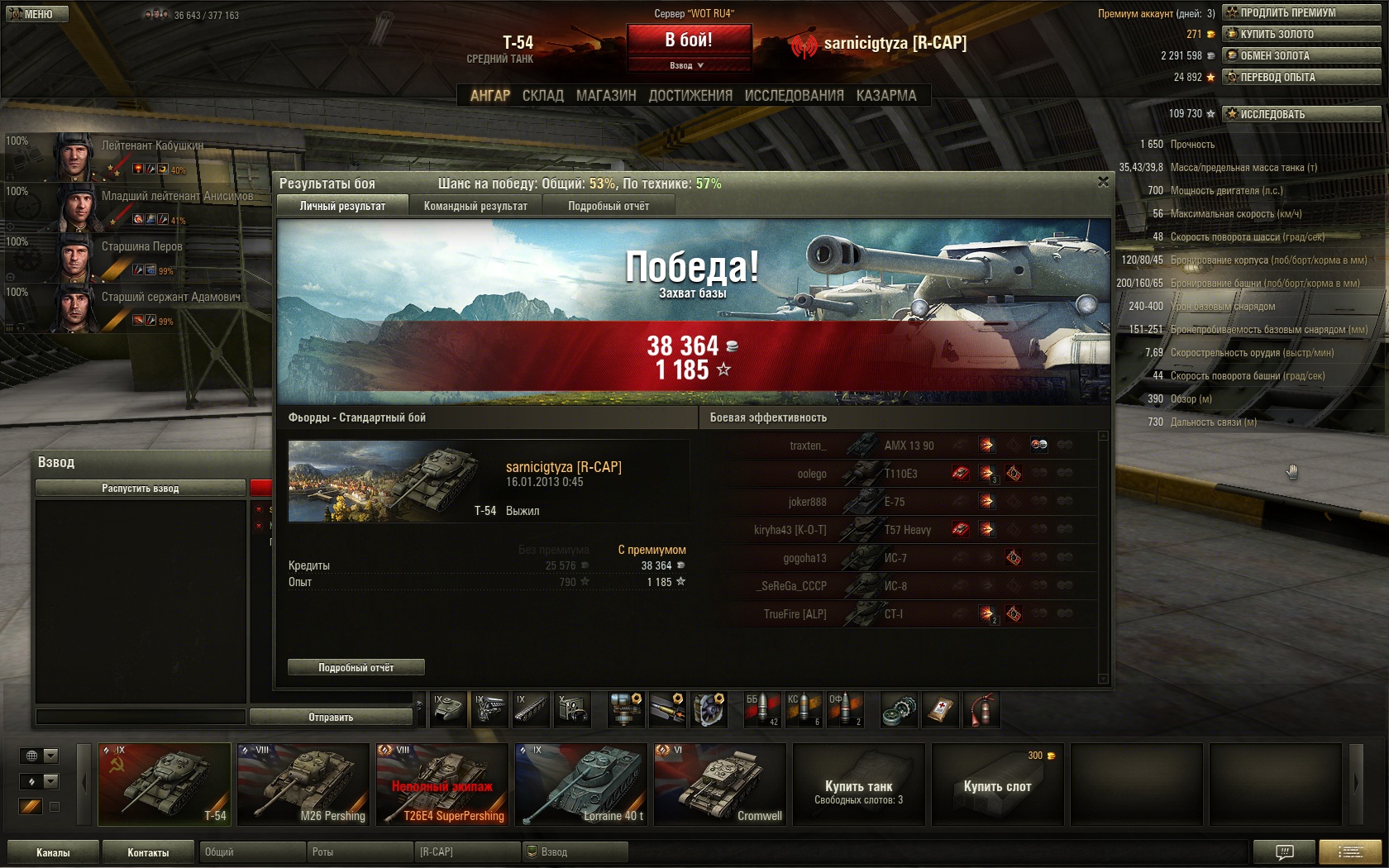This screenshot has height=868, width=1389.
Task: Choose the Lorraine 40 t tank
Action: pyautogui.click(x=581, y=784)
